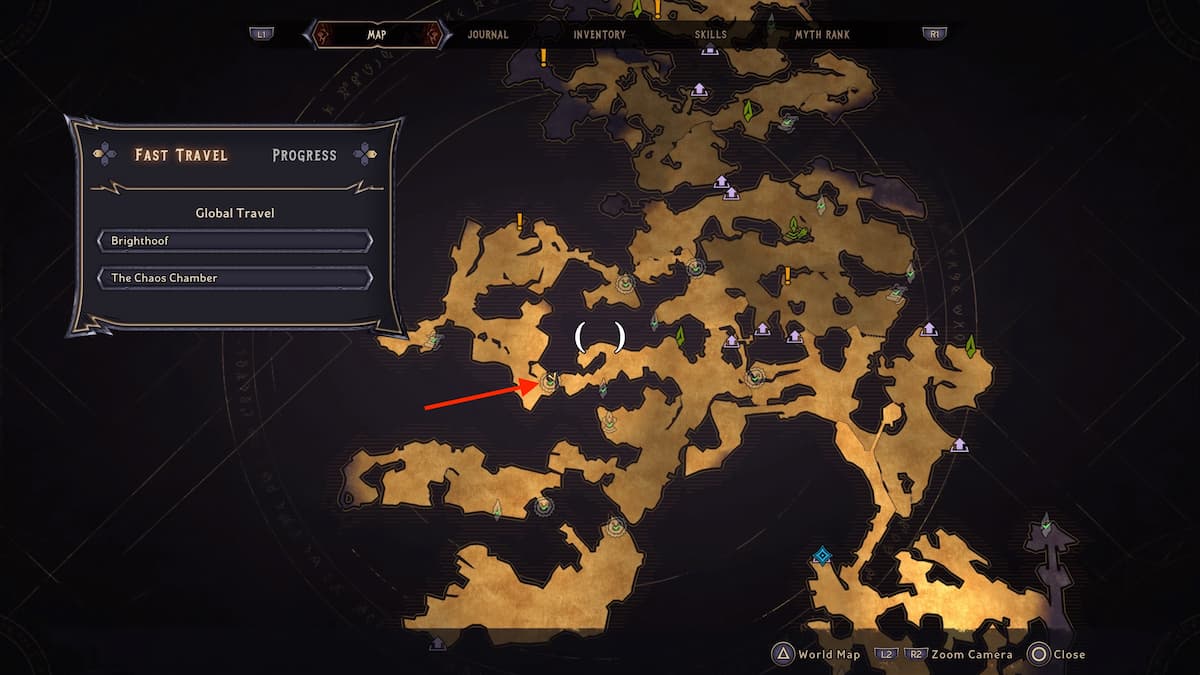Viewport: 1200px width, 675px height.
Task: Fast travel to Brighthoof
Action: click(x=235, y=242)
